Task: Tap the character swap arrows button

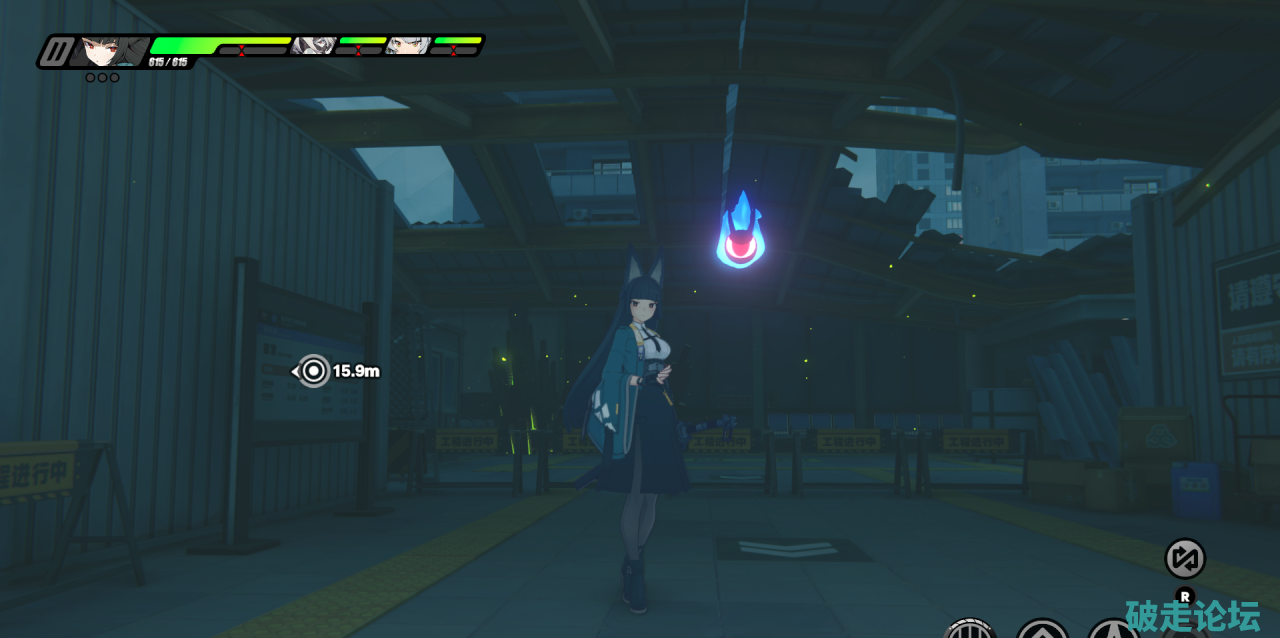Action: 1185,558
